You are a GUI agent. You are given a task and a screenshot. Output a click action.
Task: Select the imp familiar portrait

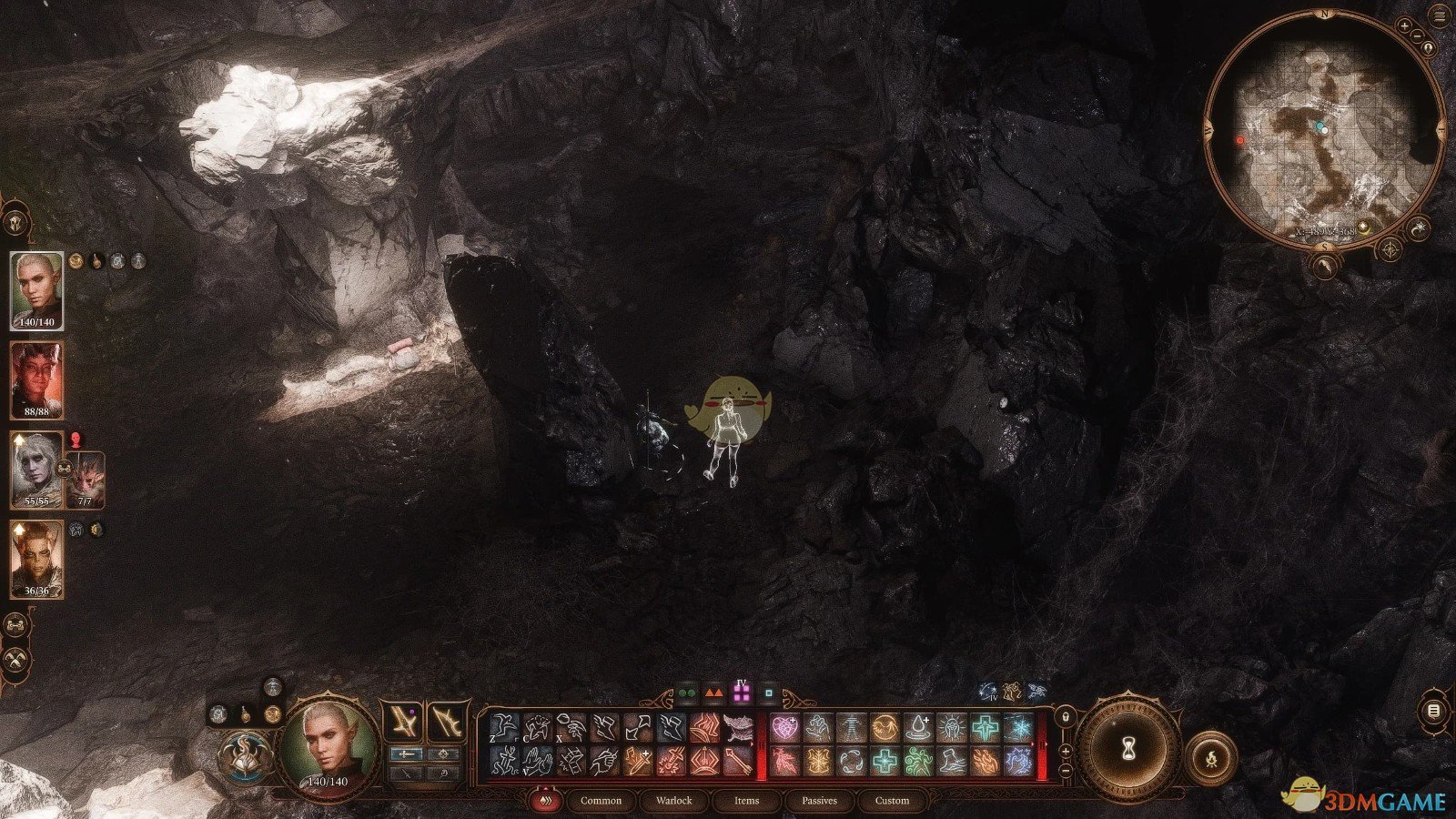tap(86, 479)
